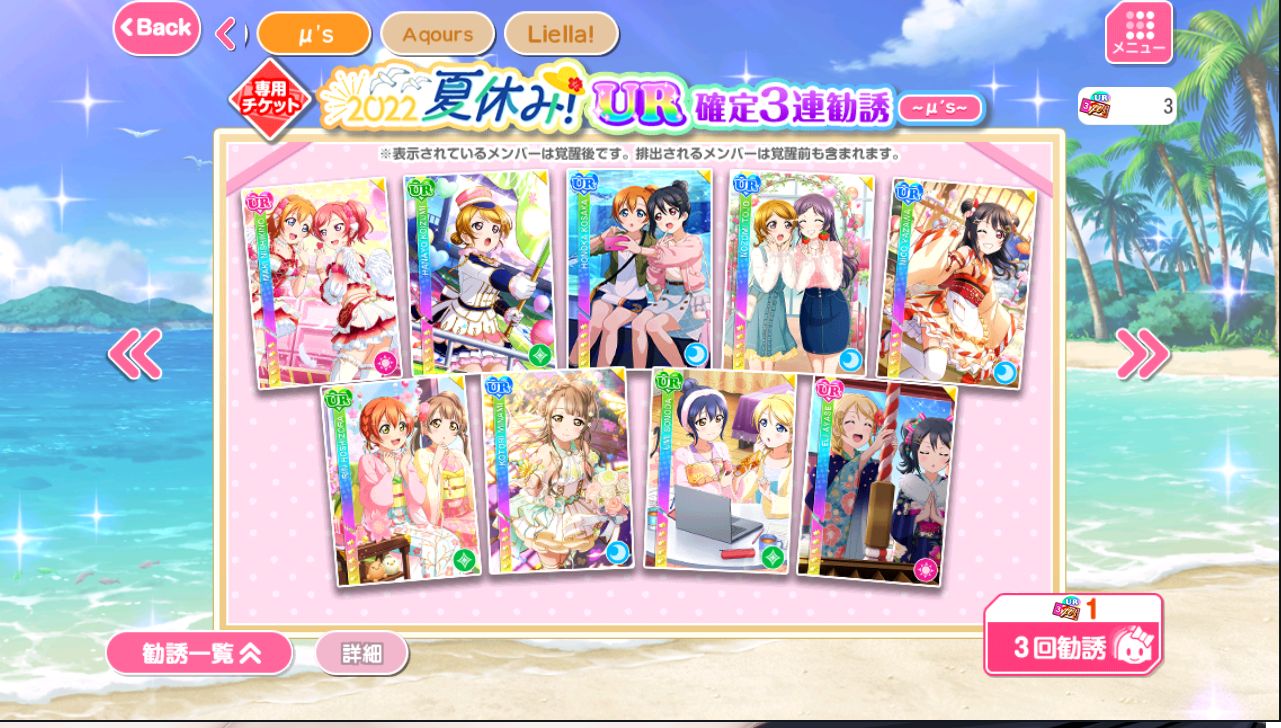Open the 詳細 details button

pyautogui.click(x=361, y=654)
